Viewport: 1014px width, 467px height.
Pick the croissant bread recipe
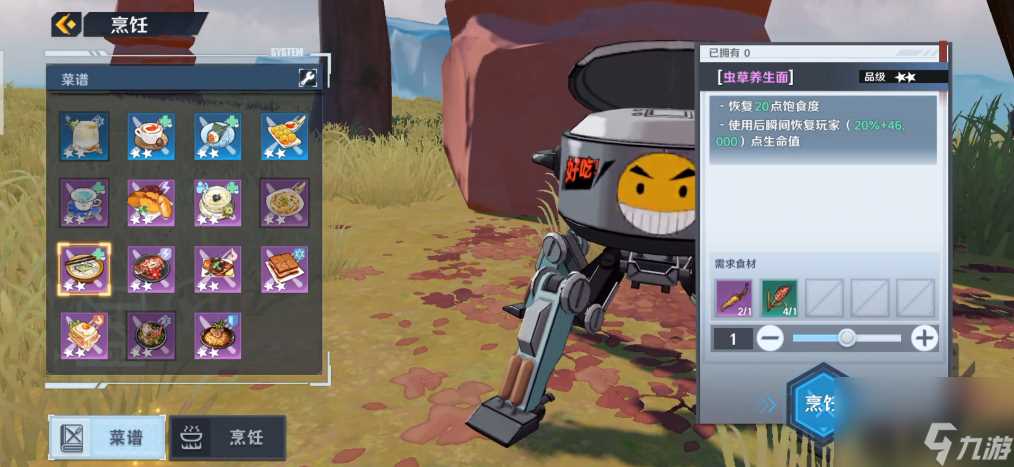[151, 202]
